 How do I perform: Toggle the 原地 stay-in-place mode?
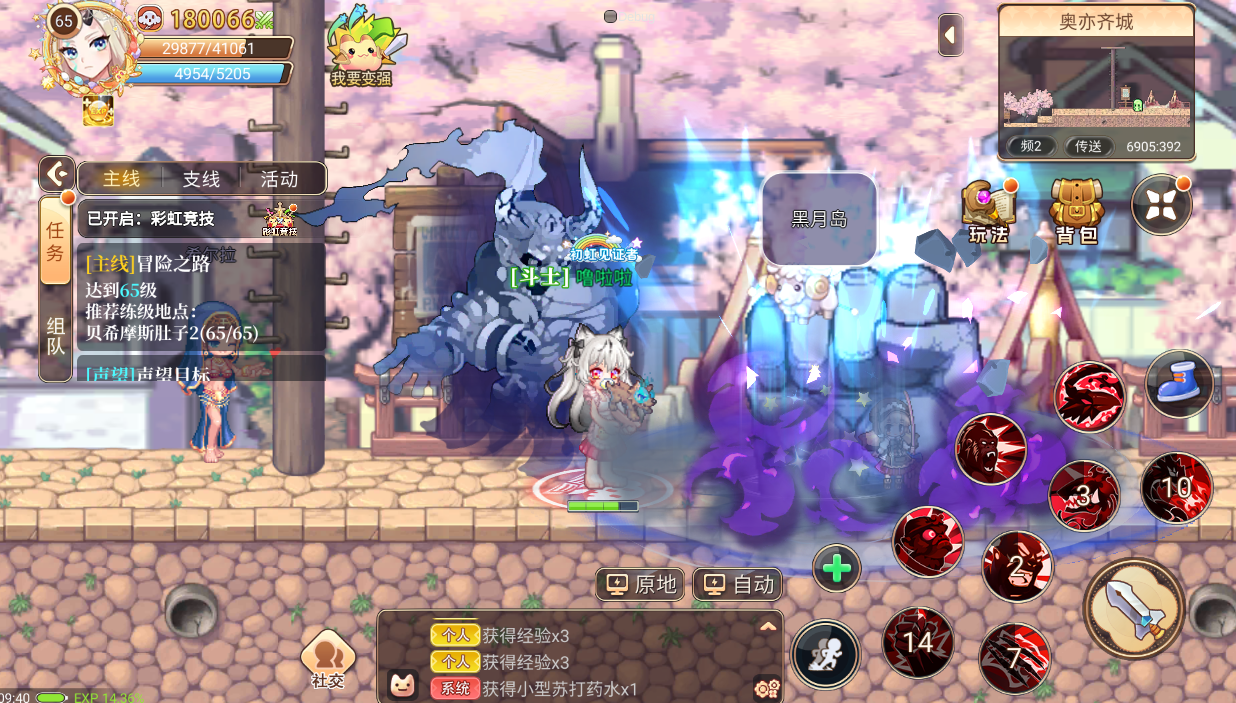[x=643, y=584]
